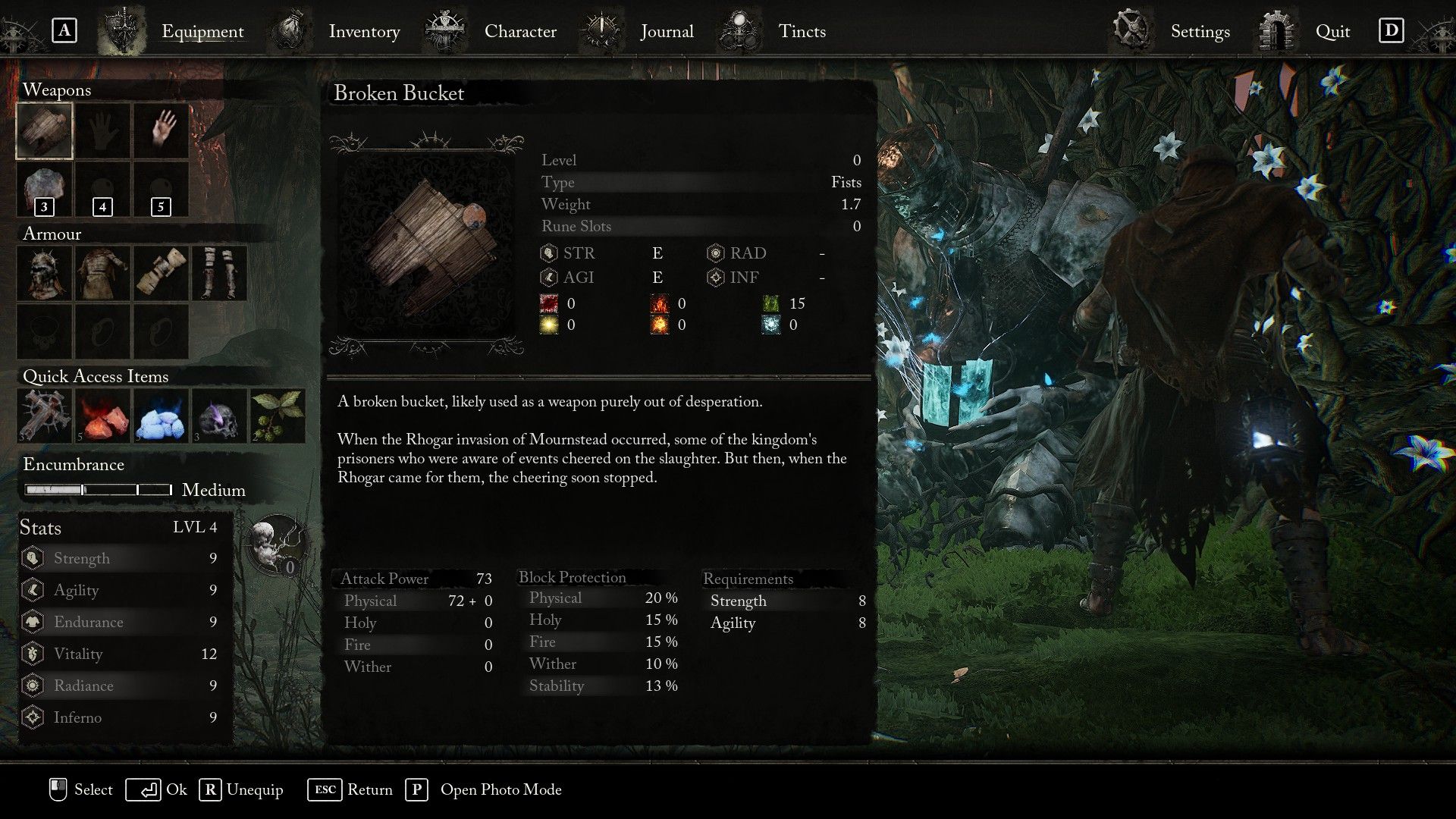Click the helmet armour slot
The height and width of the screenshot is (819, 1456).
pos(43,273)
